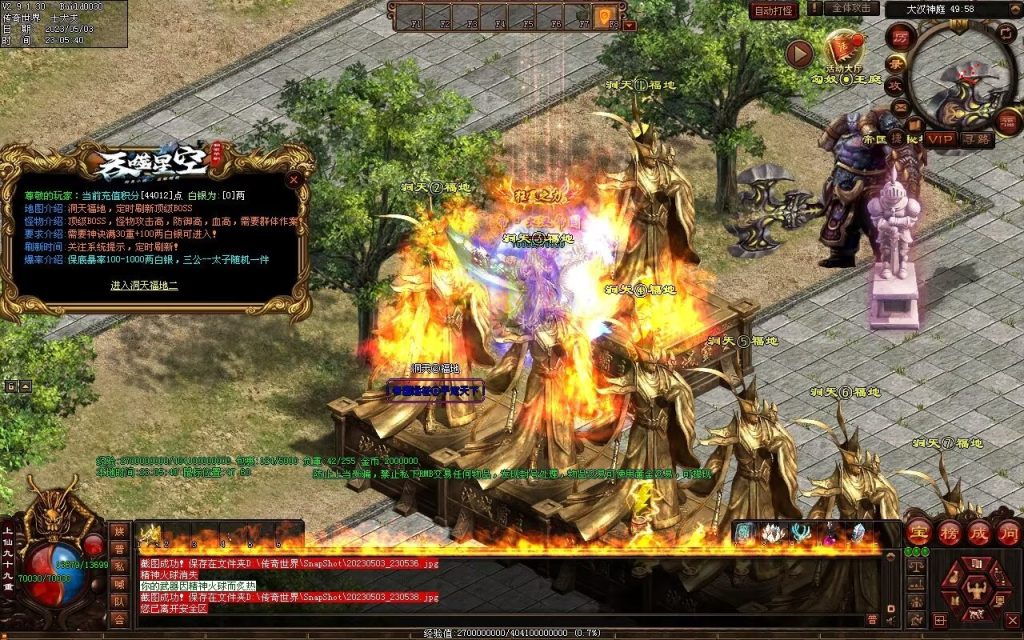Toggle 自动打怪 auto-fight button
This screenshot has height=640, width=1024.
tap(774, 10)
